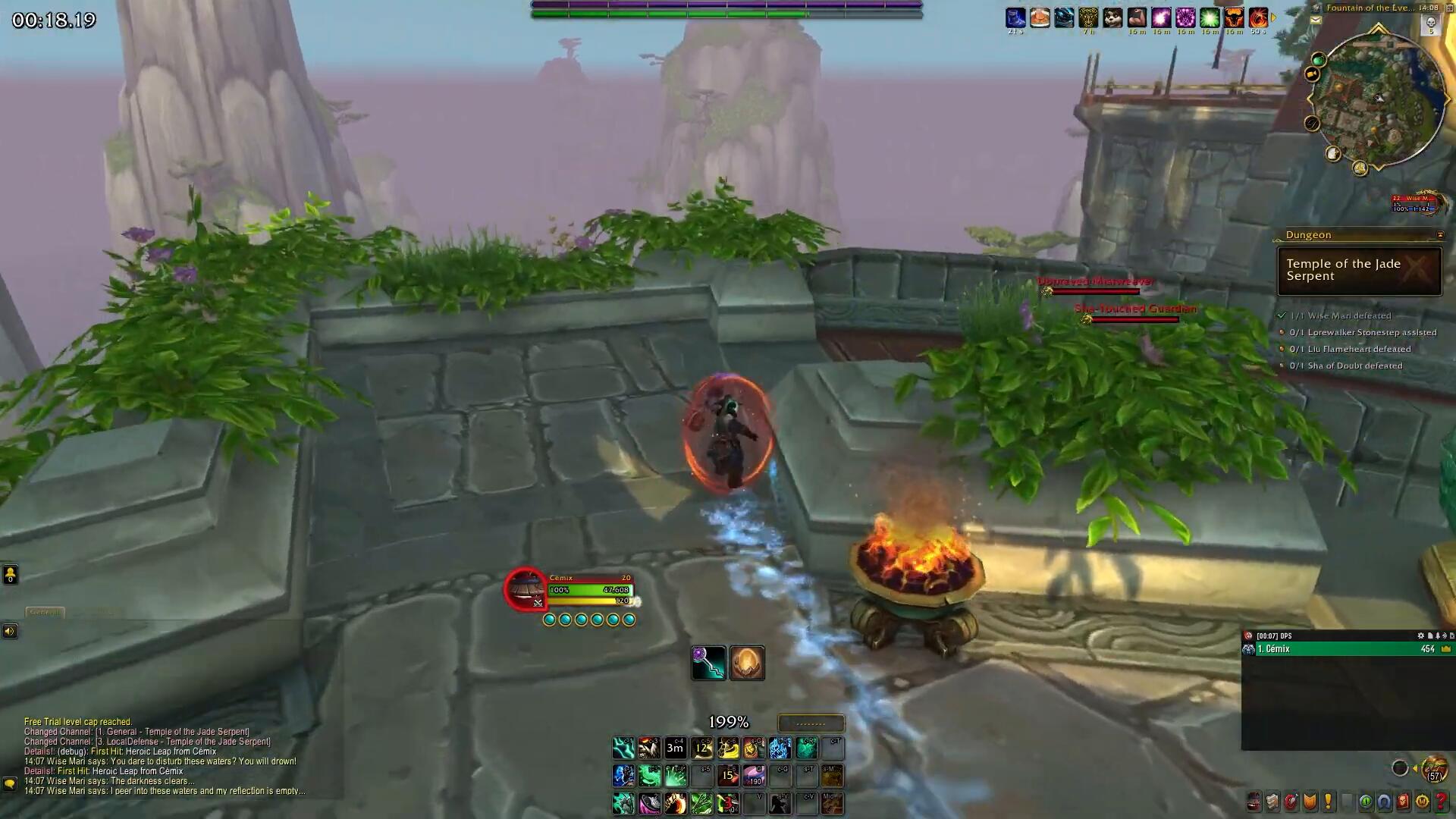Image resolution: width=1456 pixels, height=819 pixels.
Task: Activate the pink disc ability showing 190
Action: [754, 776]
